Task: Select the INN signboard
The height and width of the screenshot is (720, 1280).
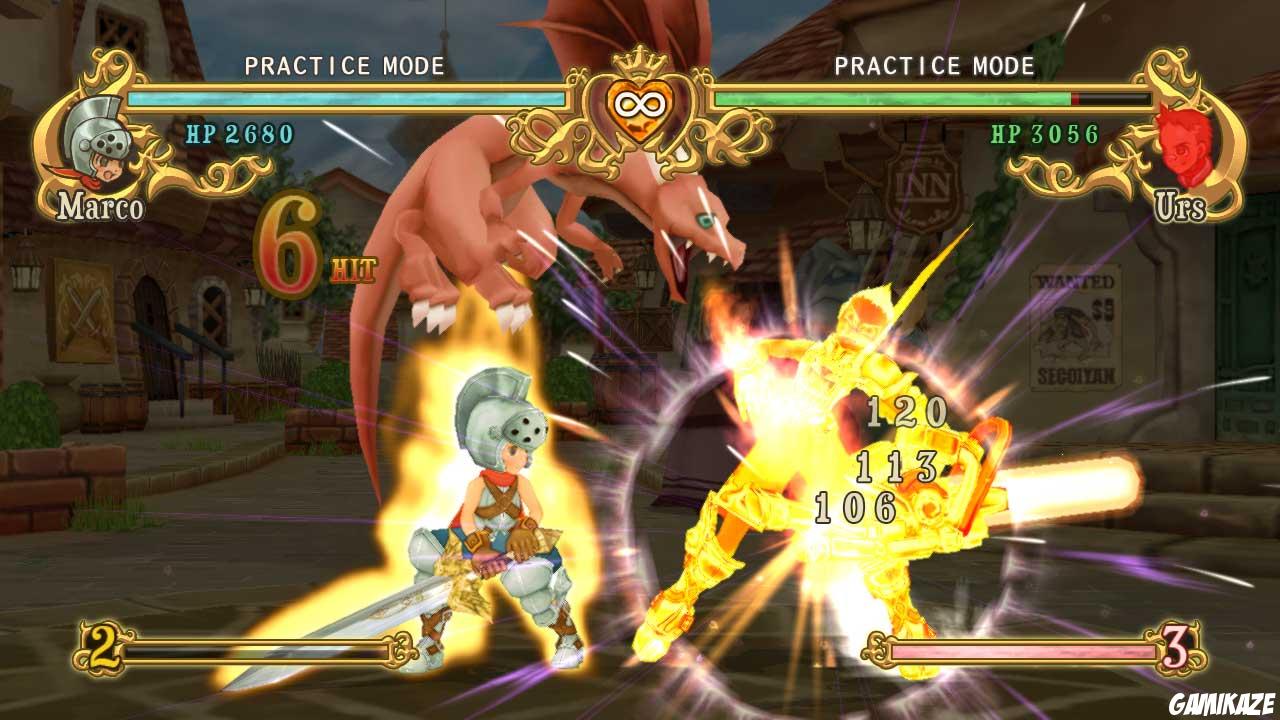Action: point(919,186)
